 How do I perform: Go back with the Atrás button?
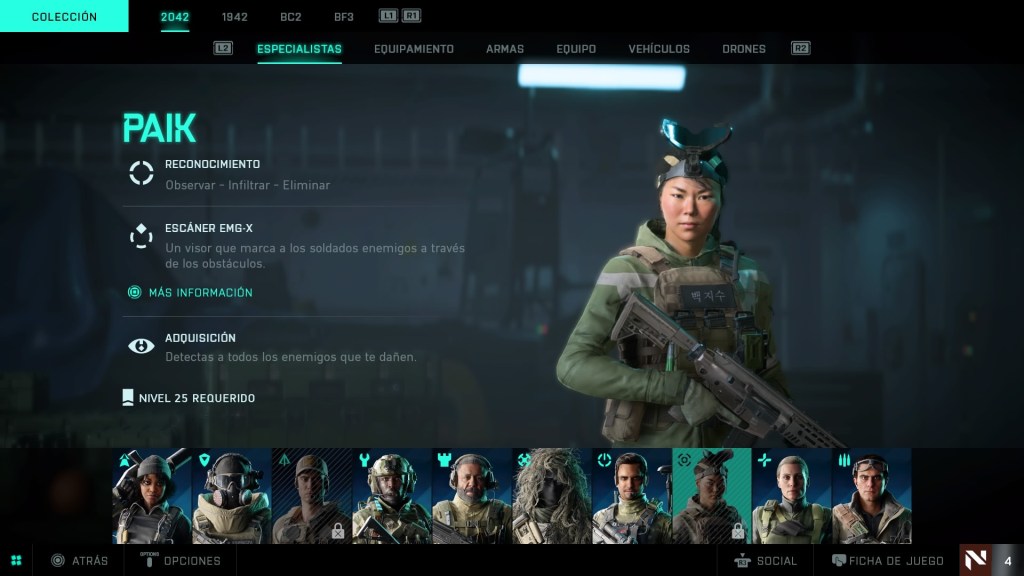[x=80, y=561]
